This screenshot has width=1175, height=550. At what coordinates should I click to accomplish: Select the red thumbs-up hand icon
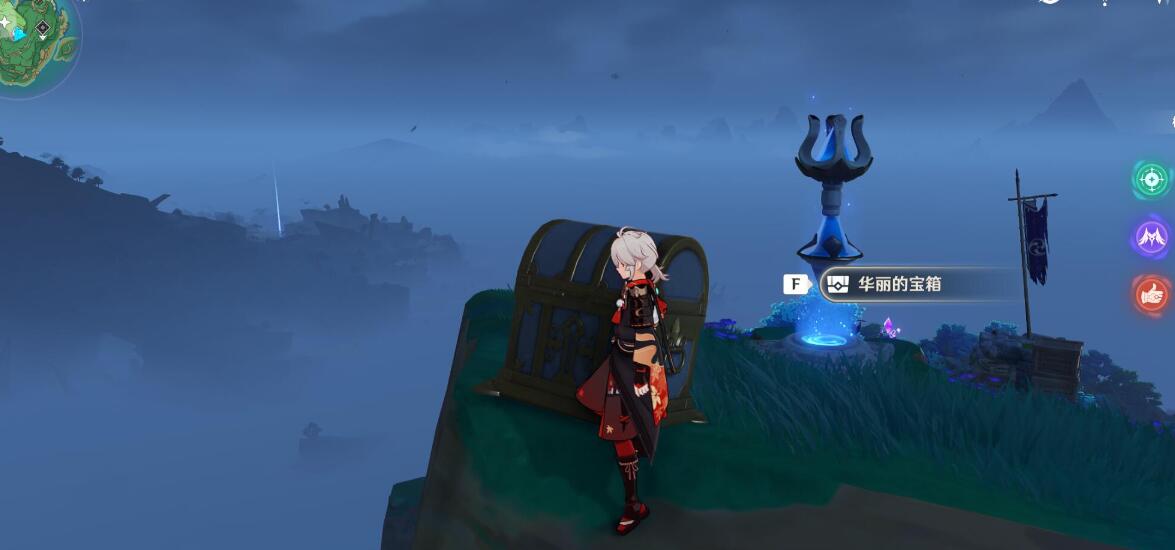[x=1151, y=294]
